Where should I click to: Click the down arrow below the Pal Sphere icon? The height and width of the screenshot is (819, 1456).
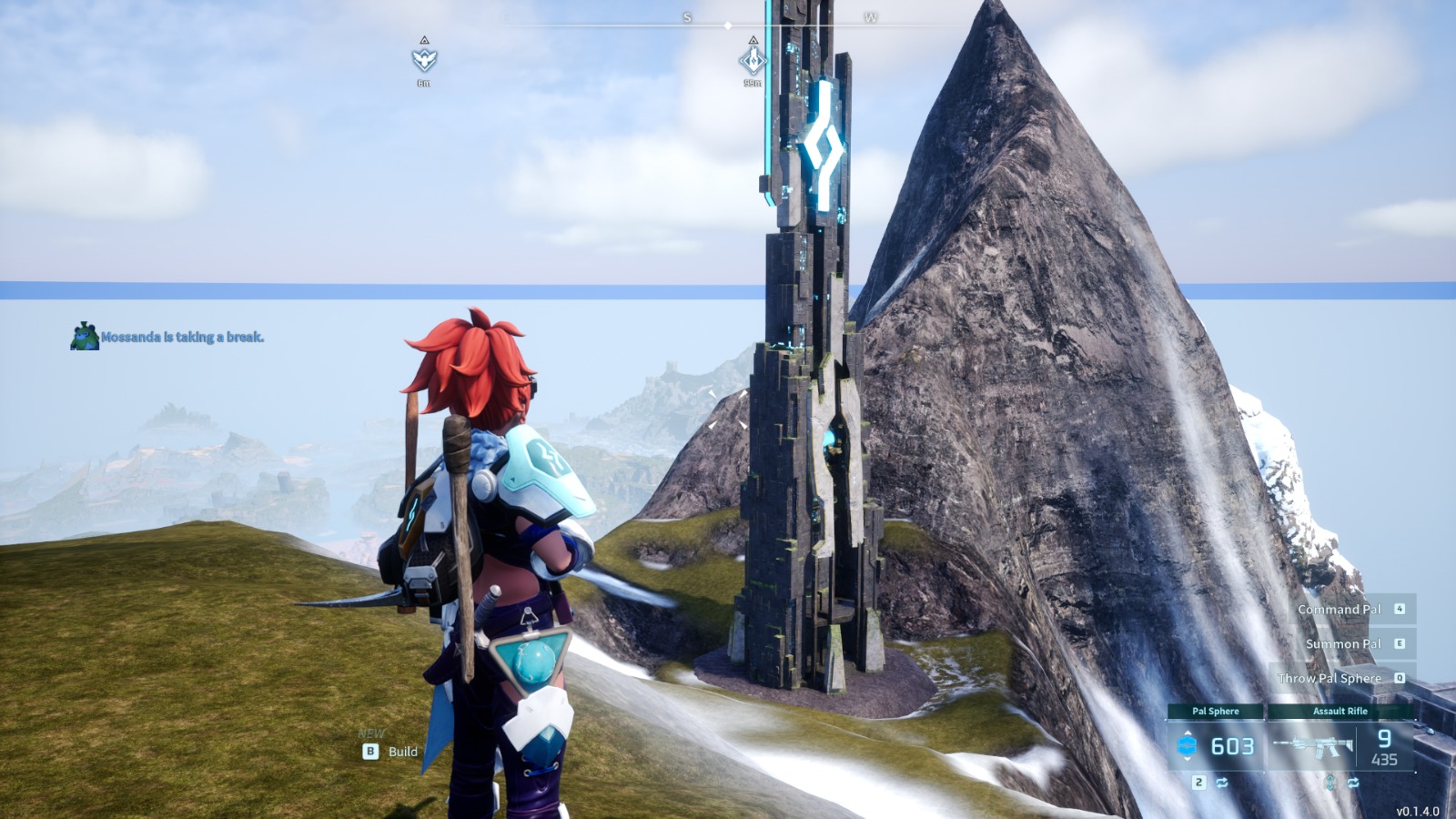point(1188,759)
